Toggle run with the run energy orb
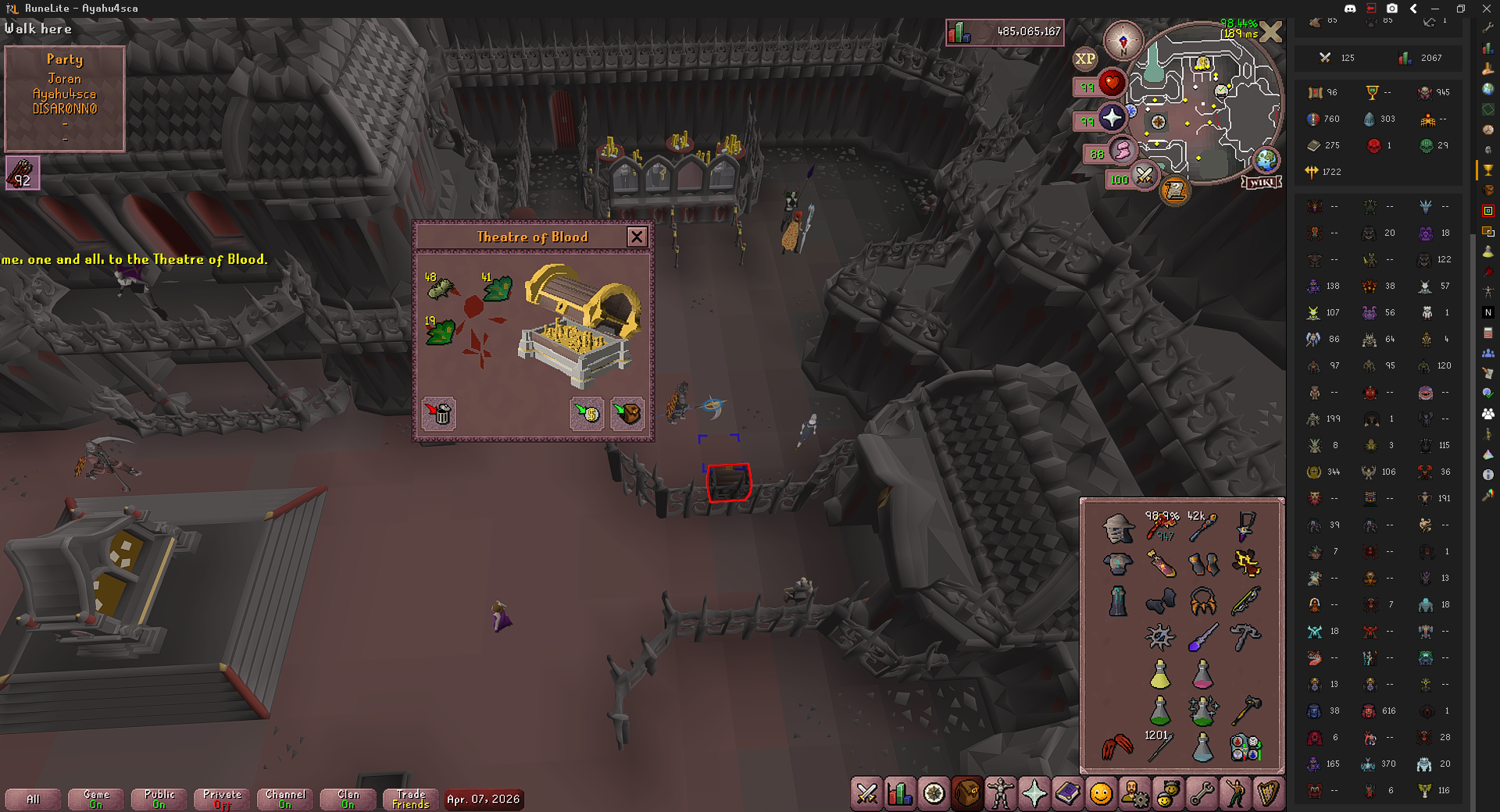 point(1122,150)
